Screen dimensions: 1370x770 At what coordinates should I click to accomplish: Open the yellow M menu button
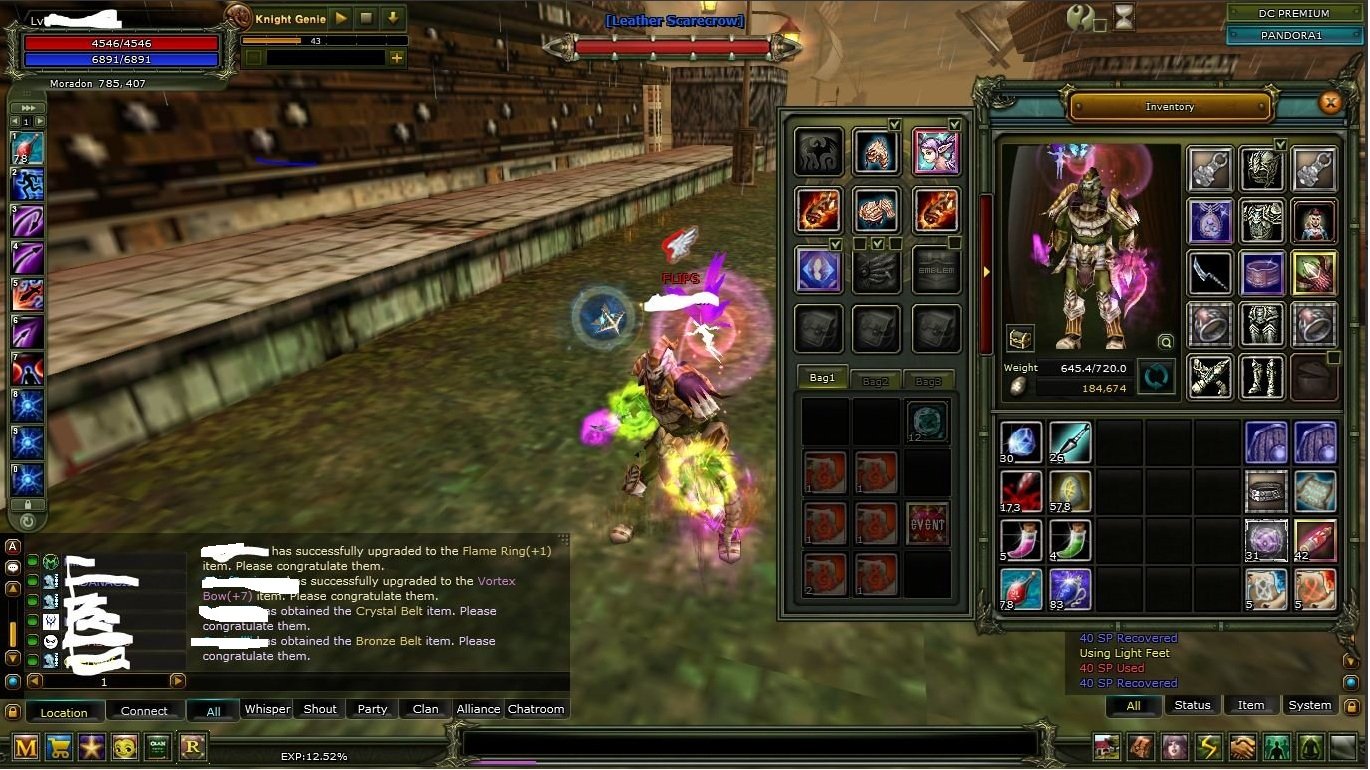(x=26, y=746)
